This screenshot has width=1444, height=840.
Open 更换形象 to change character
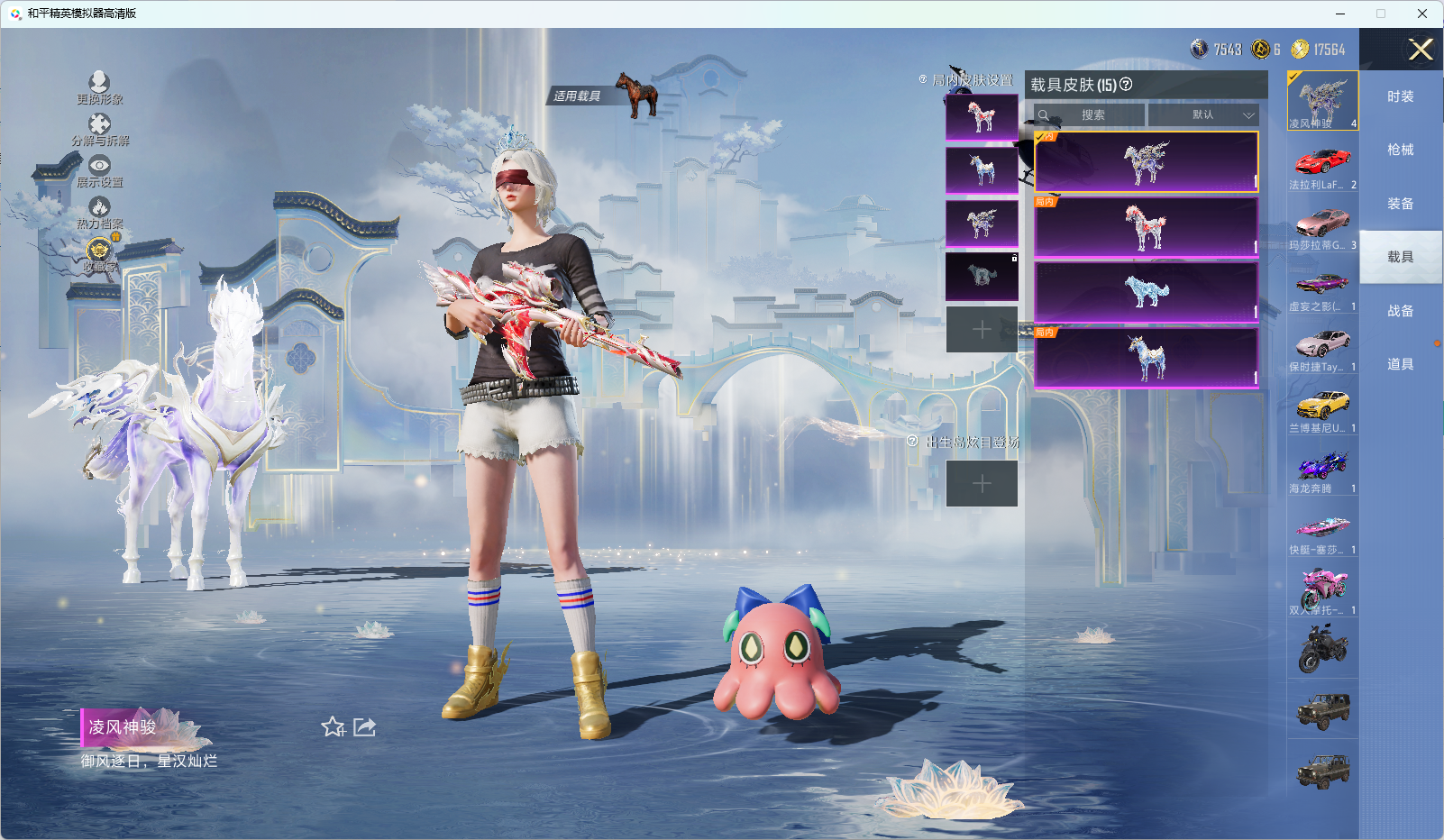[x=99, y=87]
